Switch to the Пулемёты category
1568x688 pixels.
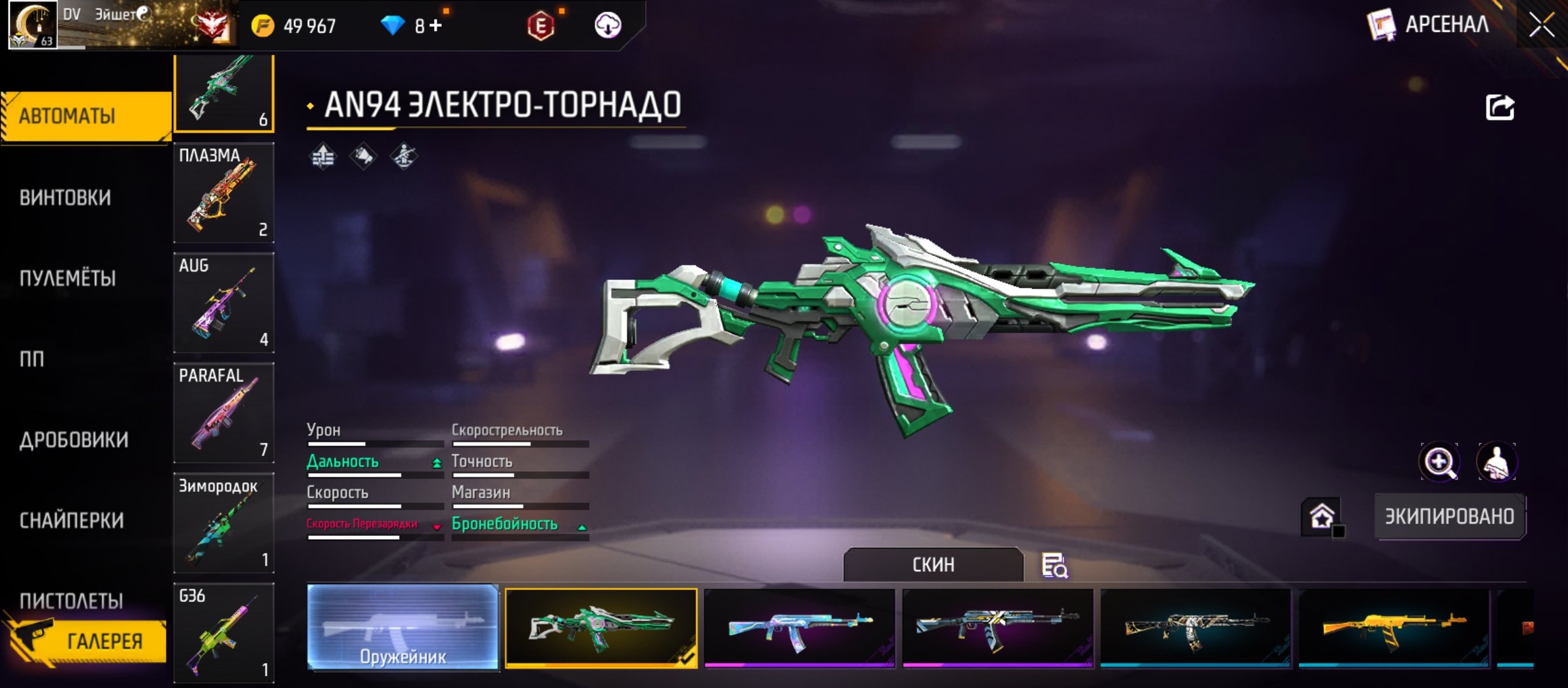pyautogui.click(x=68, y=278)
